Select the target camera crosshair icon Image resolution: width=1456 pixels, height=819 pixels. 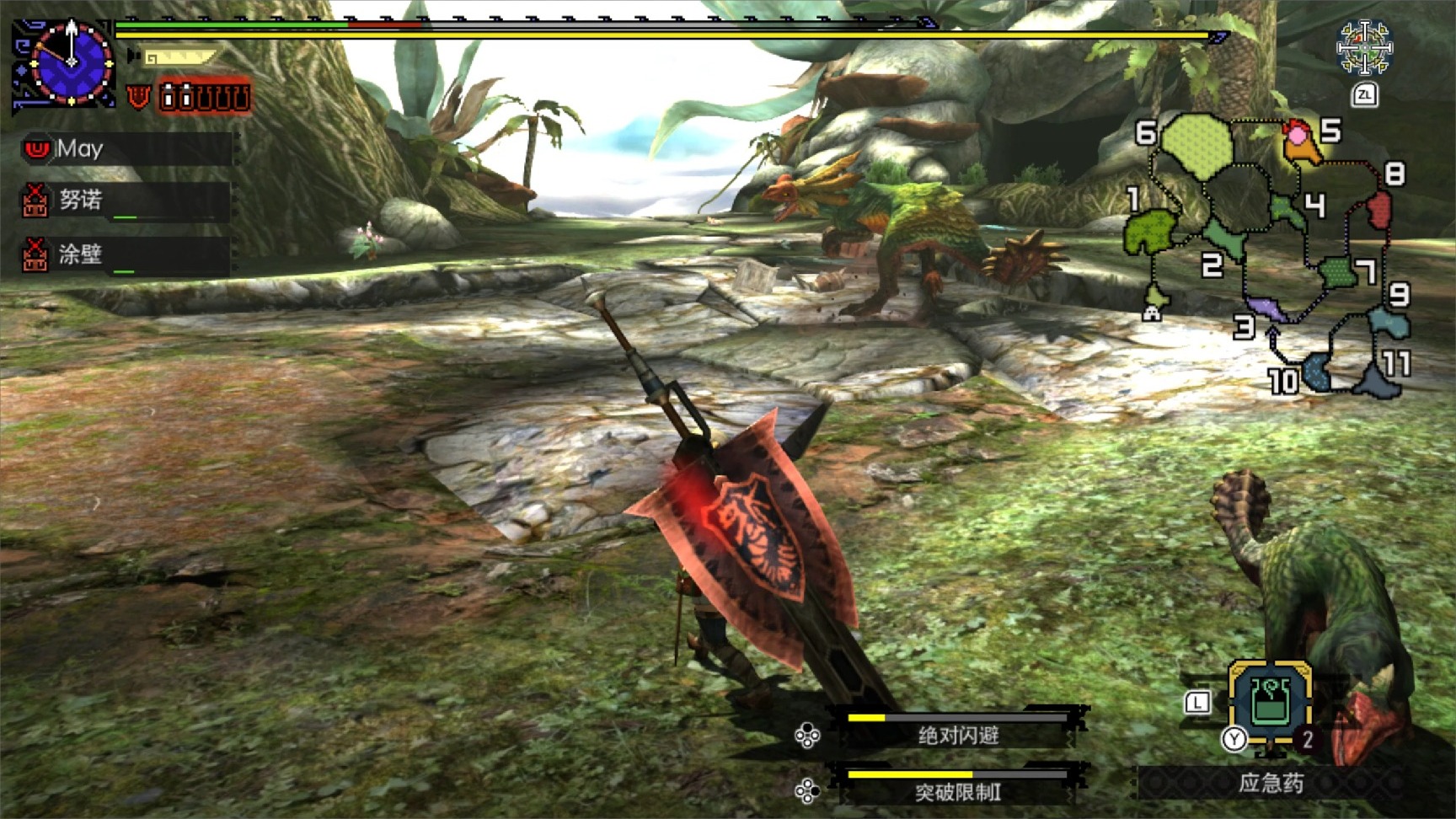(1364, 47)
